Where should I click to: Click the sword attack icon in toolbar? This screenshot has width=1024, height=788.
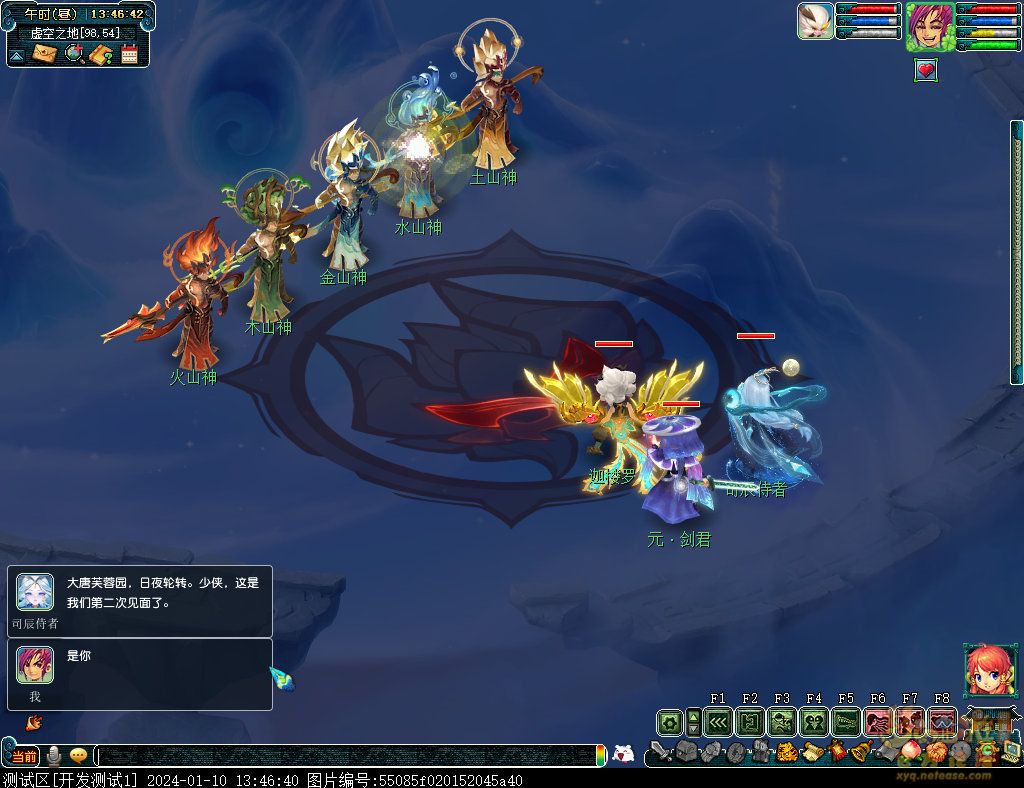pos(661,751)
